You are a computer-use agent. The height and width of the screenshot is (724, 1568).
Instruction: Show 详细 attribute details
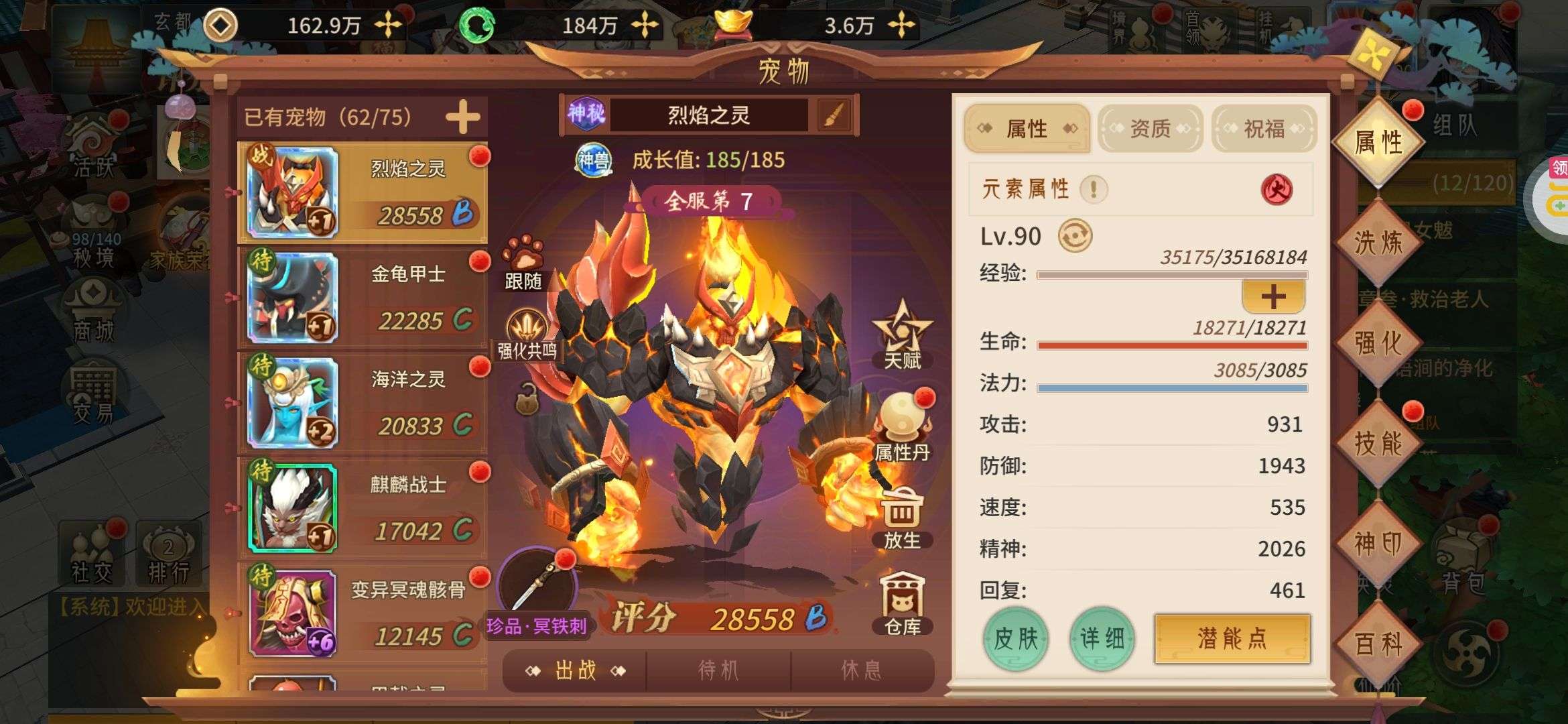pyautogui.click(x=1102, y=638)
